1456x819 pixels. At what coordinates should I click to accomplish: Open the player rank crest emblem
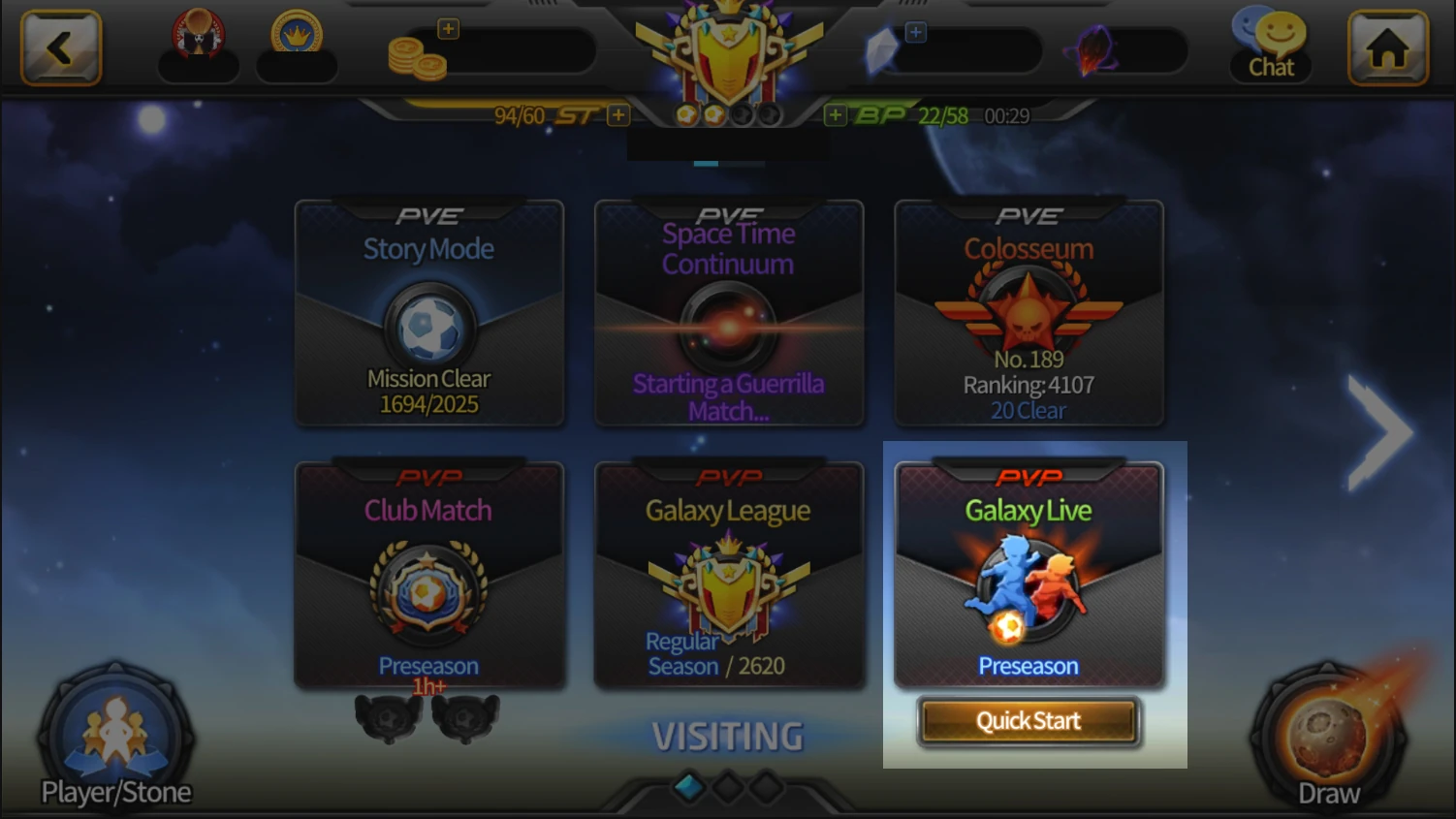(x=728, y=53)
